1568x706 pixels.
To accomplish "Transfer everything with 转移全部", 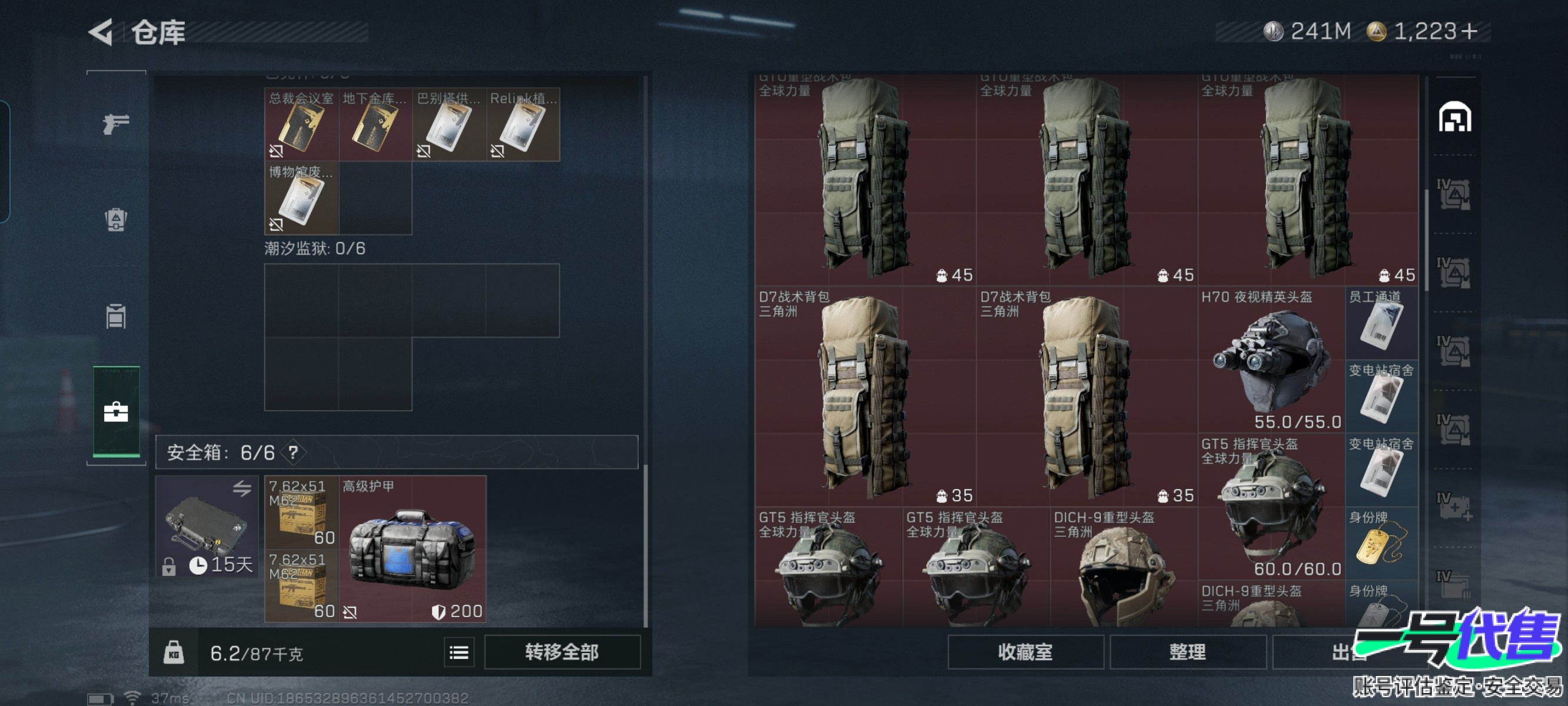I will 561,652.
